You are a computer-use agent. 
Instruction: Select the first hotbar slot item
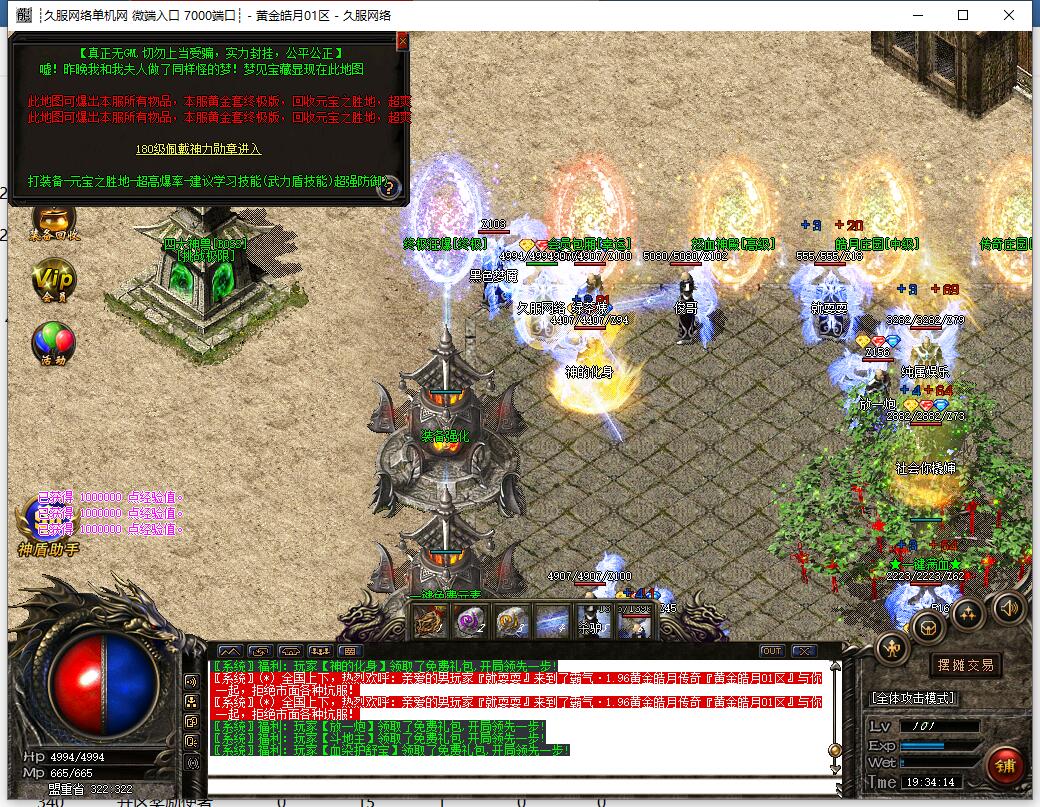click(x=431, y=621)
